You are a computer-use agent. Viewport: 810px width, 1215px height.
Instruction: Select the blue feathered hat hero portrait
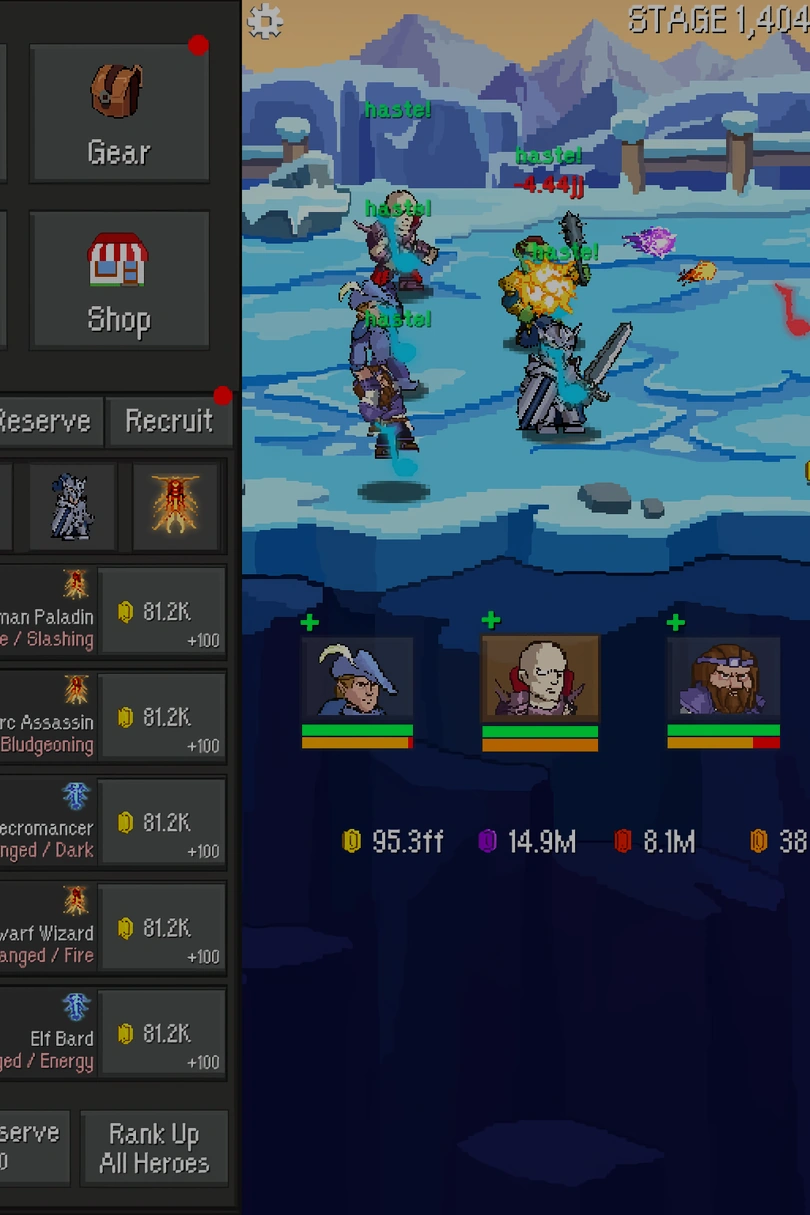coord(357,678)
